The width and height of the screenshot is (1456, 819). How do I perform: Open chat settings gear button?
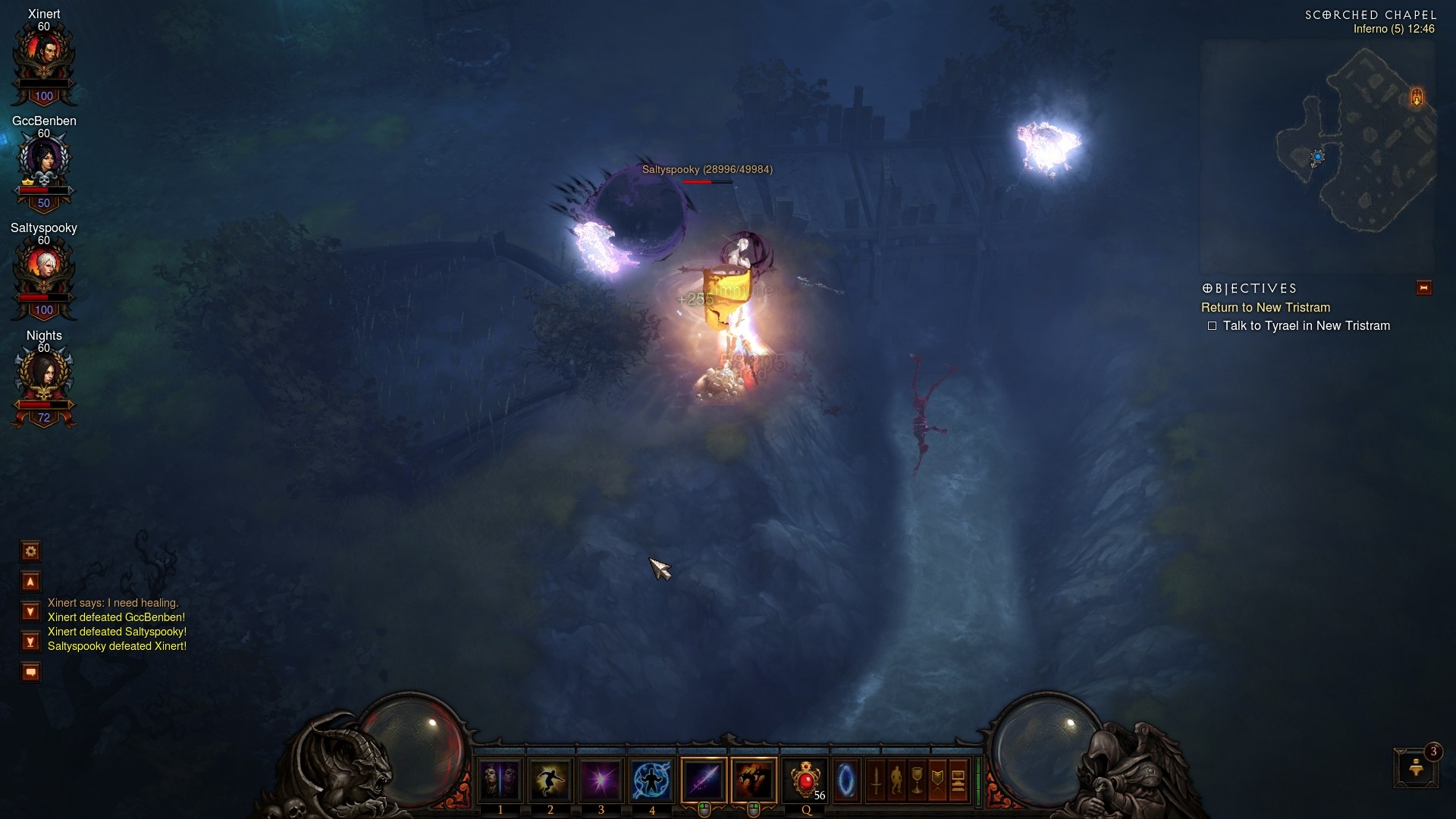click(x=31, y=551)
